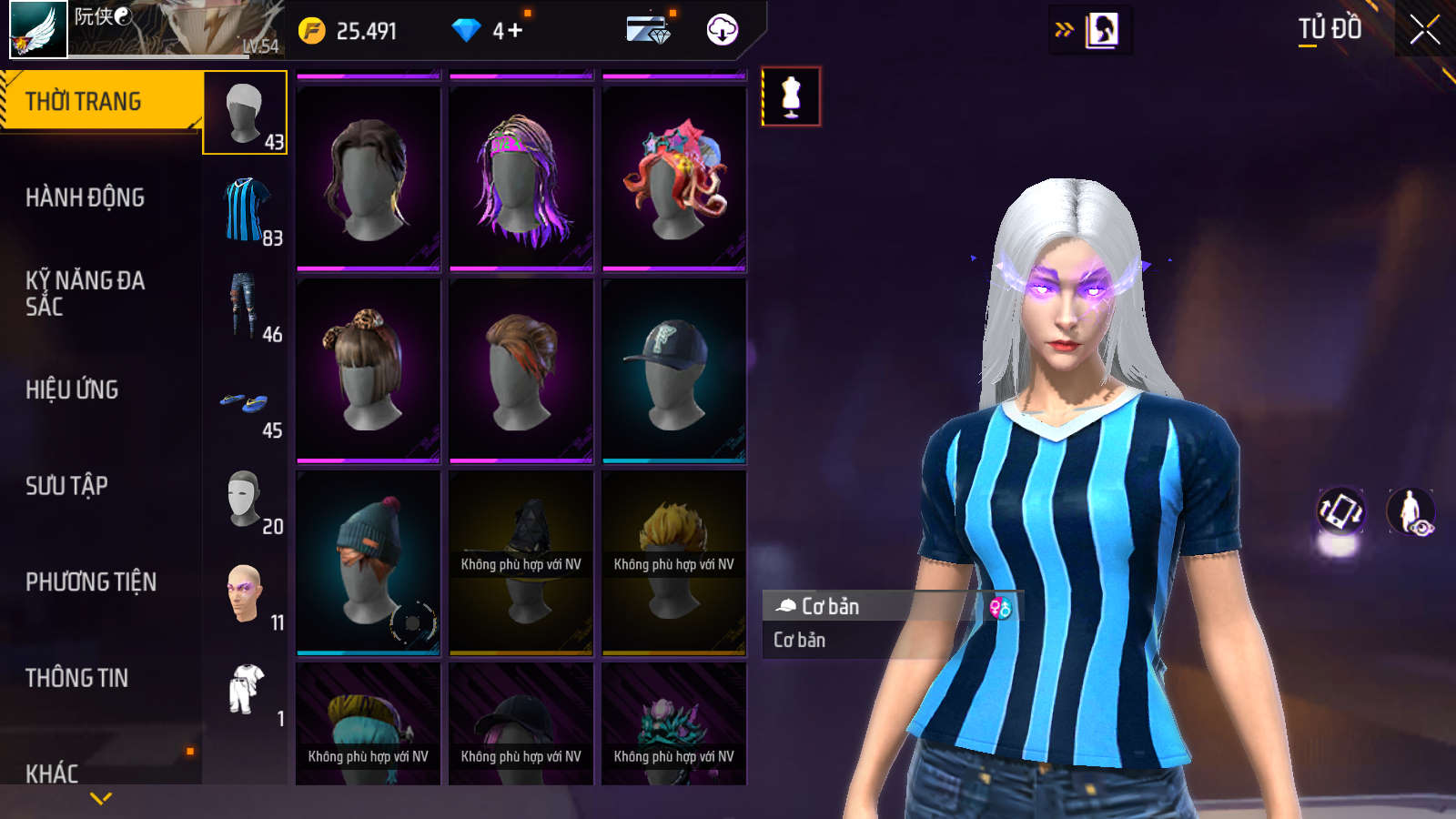
Task: Pick the red octopus hair item
Action: 674,179
